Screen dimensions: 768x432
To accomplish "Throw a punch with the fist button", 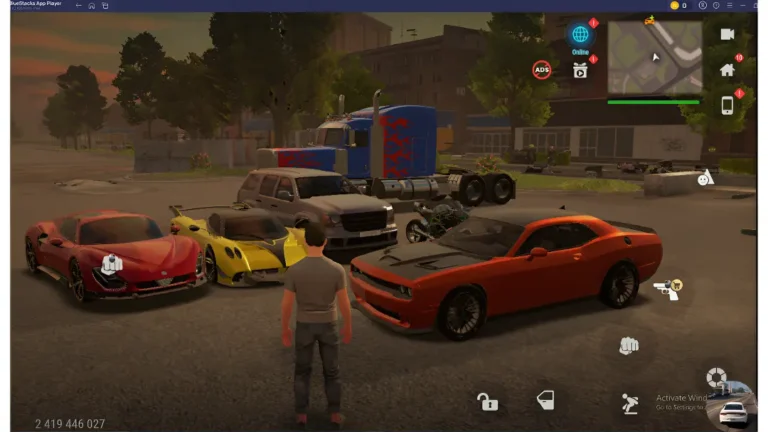I will (628, 346).
